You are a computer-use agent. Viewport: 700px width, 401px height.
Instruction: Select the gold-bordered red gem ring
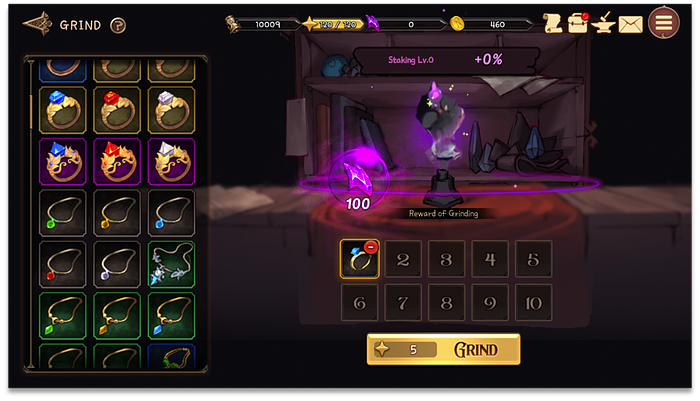(116, 109)
